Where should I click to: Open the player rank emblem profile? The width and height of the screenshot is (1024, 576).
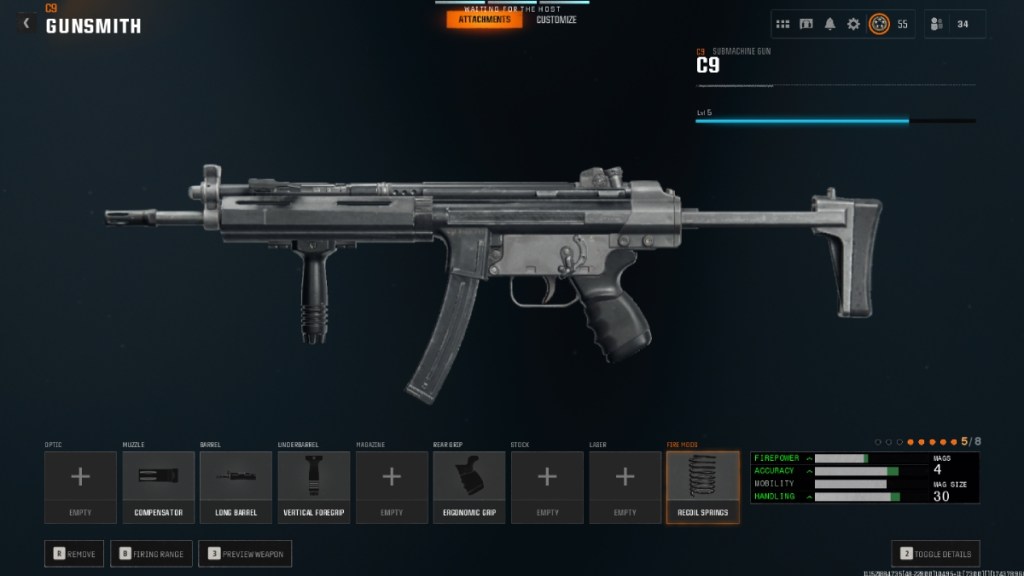coord(879,24)
